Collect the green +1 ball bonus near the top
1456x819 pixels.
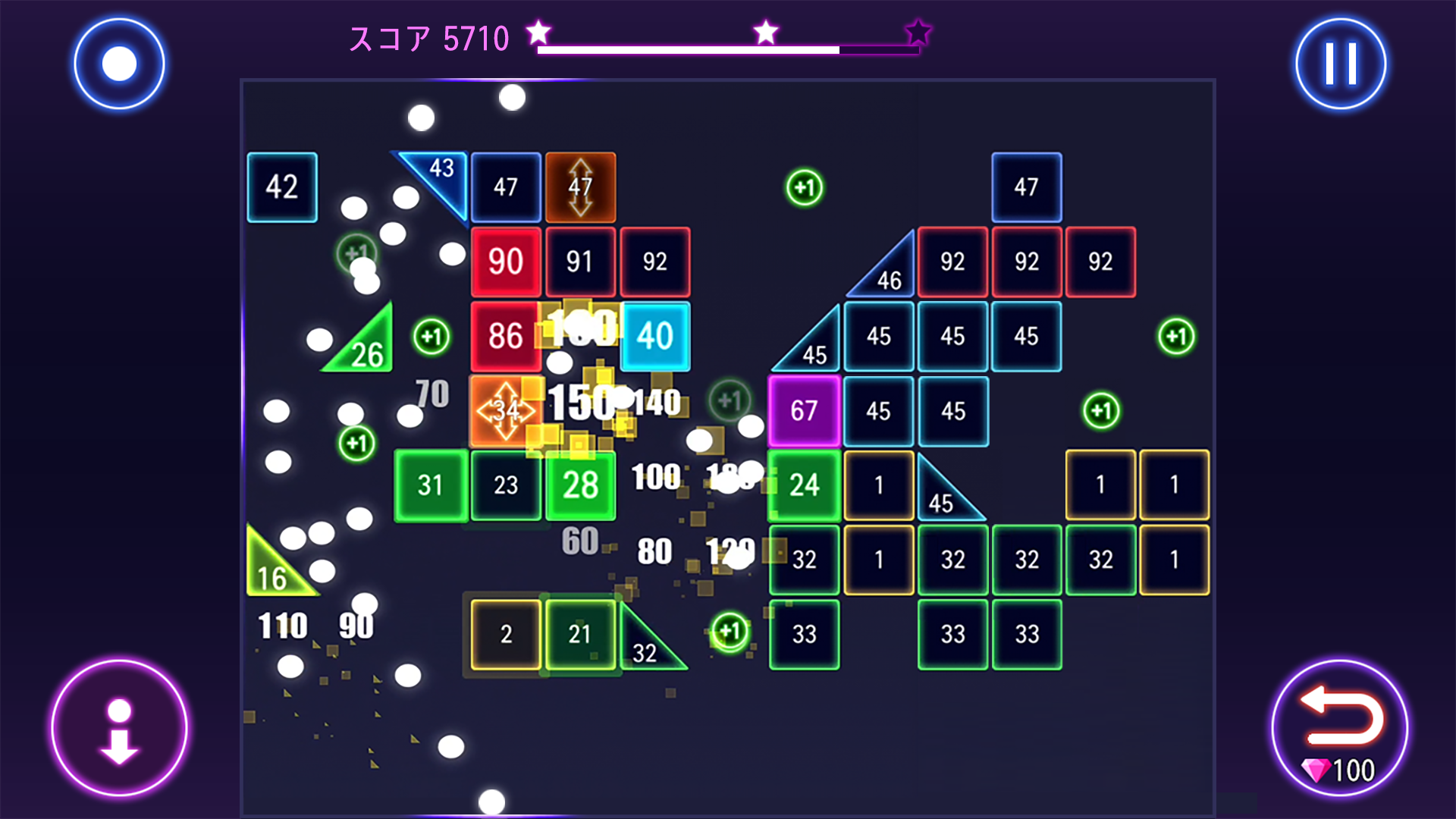coord(805,187)
